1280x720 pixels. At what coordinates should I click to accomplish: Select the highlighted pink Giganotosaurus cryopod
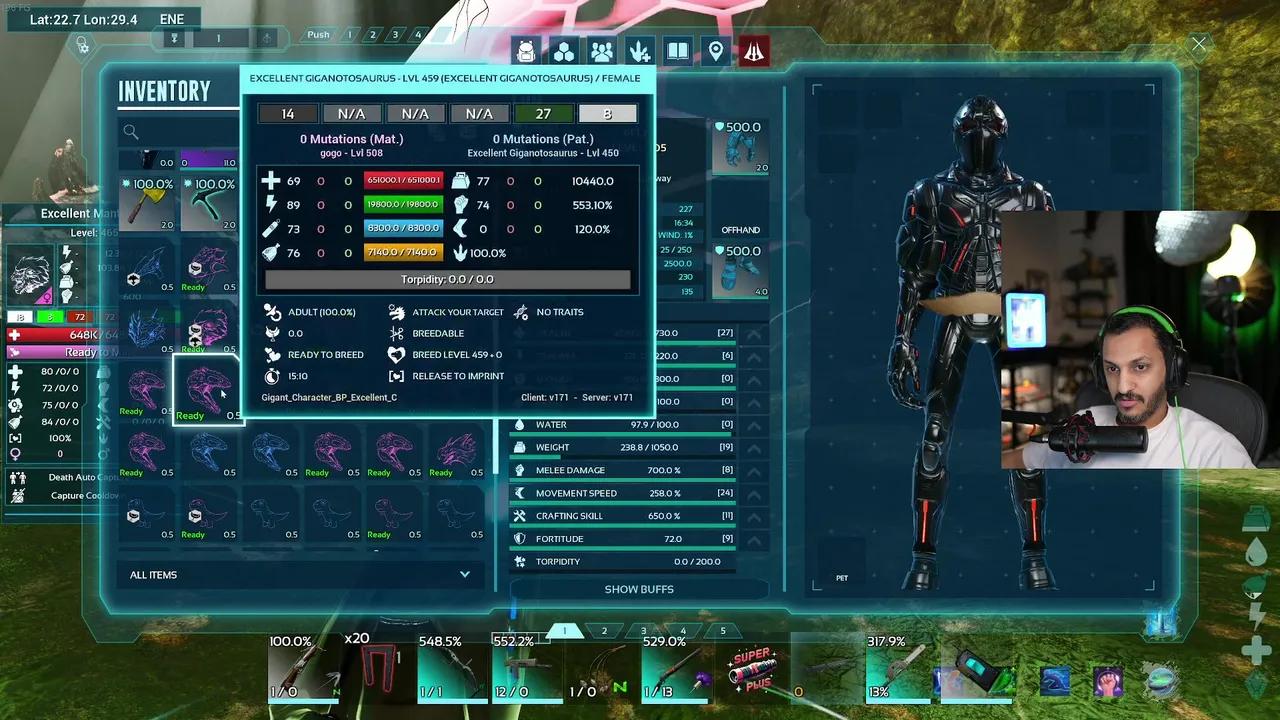(208, 390)
